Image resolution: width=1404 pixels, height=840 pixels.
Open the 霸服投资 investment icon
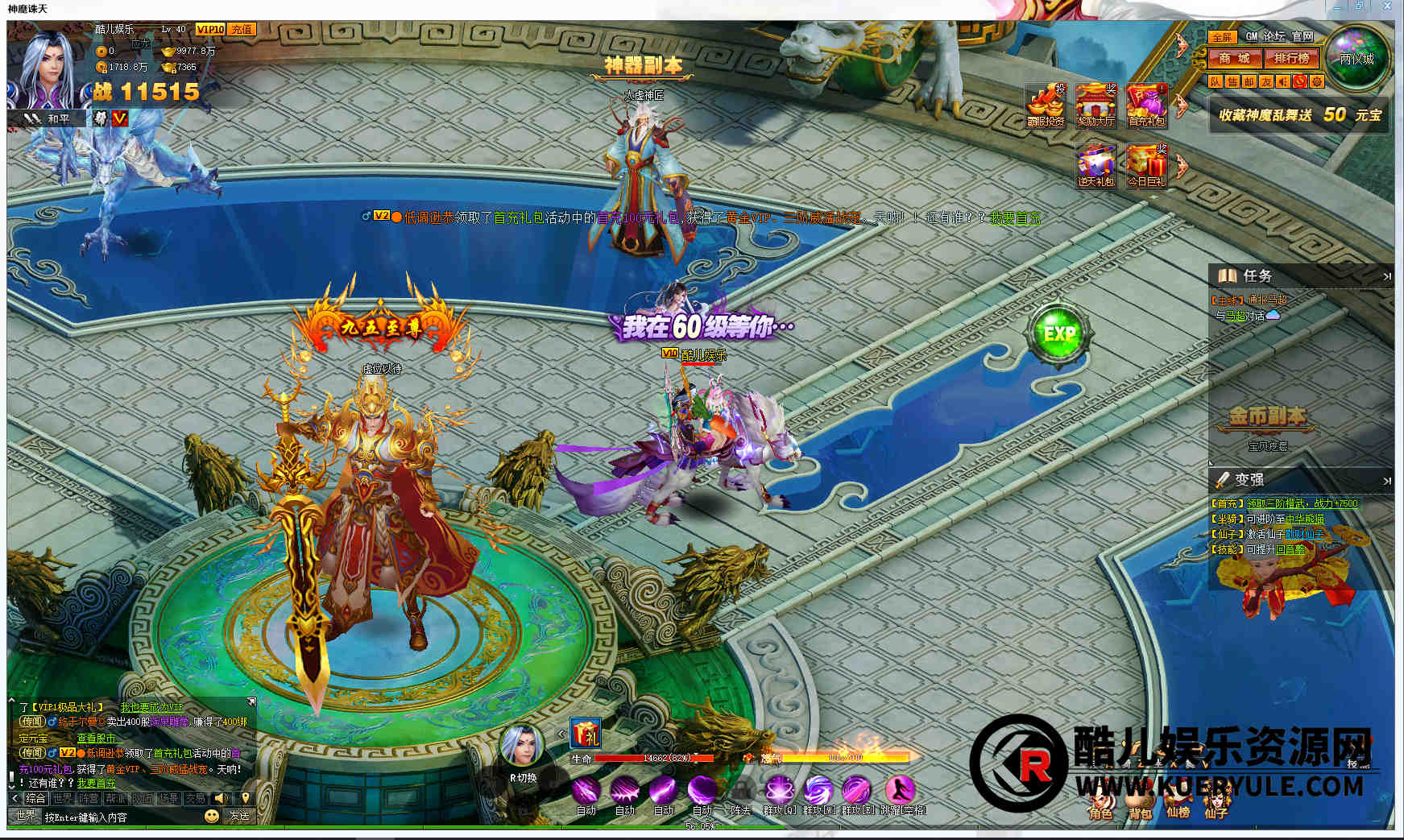[1046, 105]
